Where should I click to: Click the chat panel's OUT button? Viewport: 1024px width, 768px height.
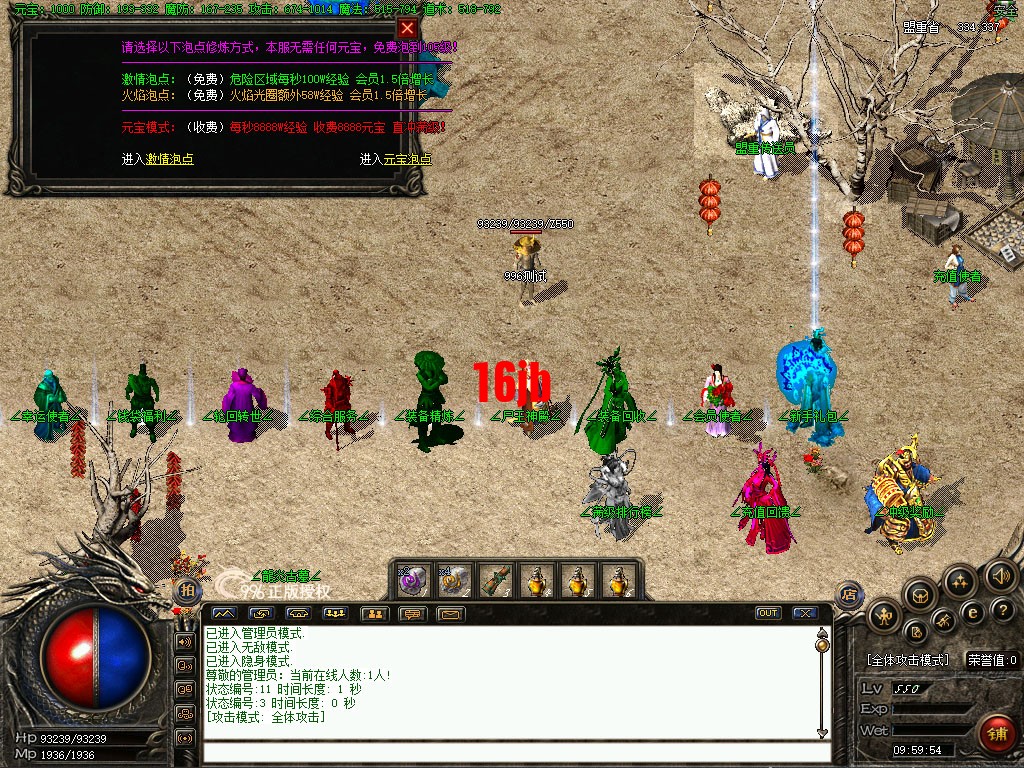point(768,613)
